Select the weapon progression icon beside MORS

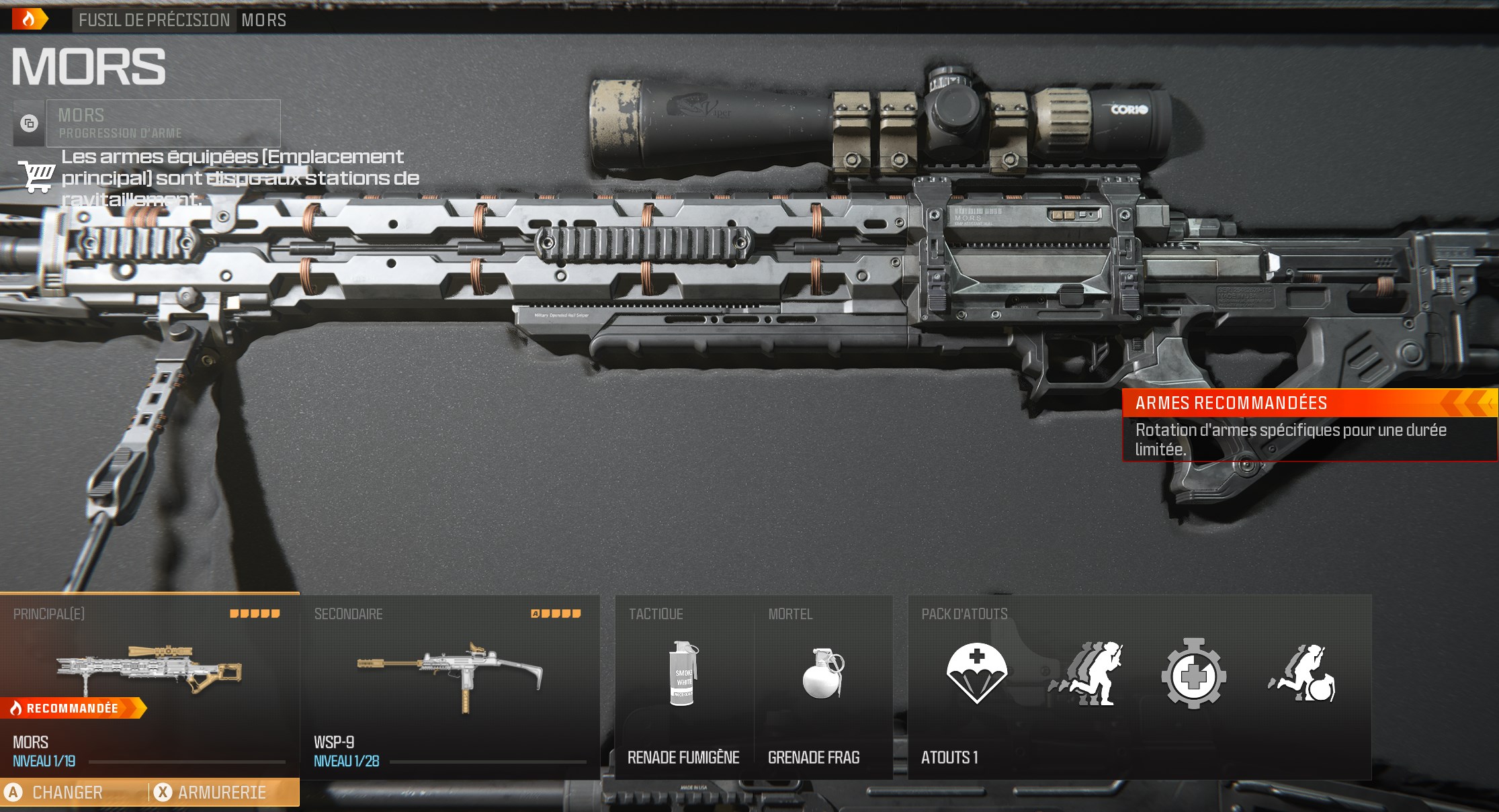[x=28, y=124]
